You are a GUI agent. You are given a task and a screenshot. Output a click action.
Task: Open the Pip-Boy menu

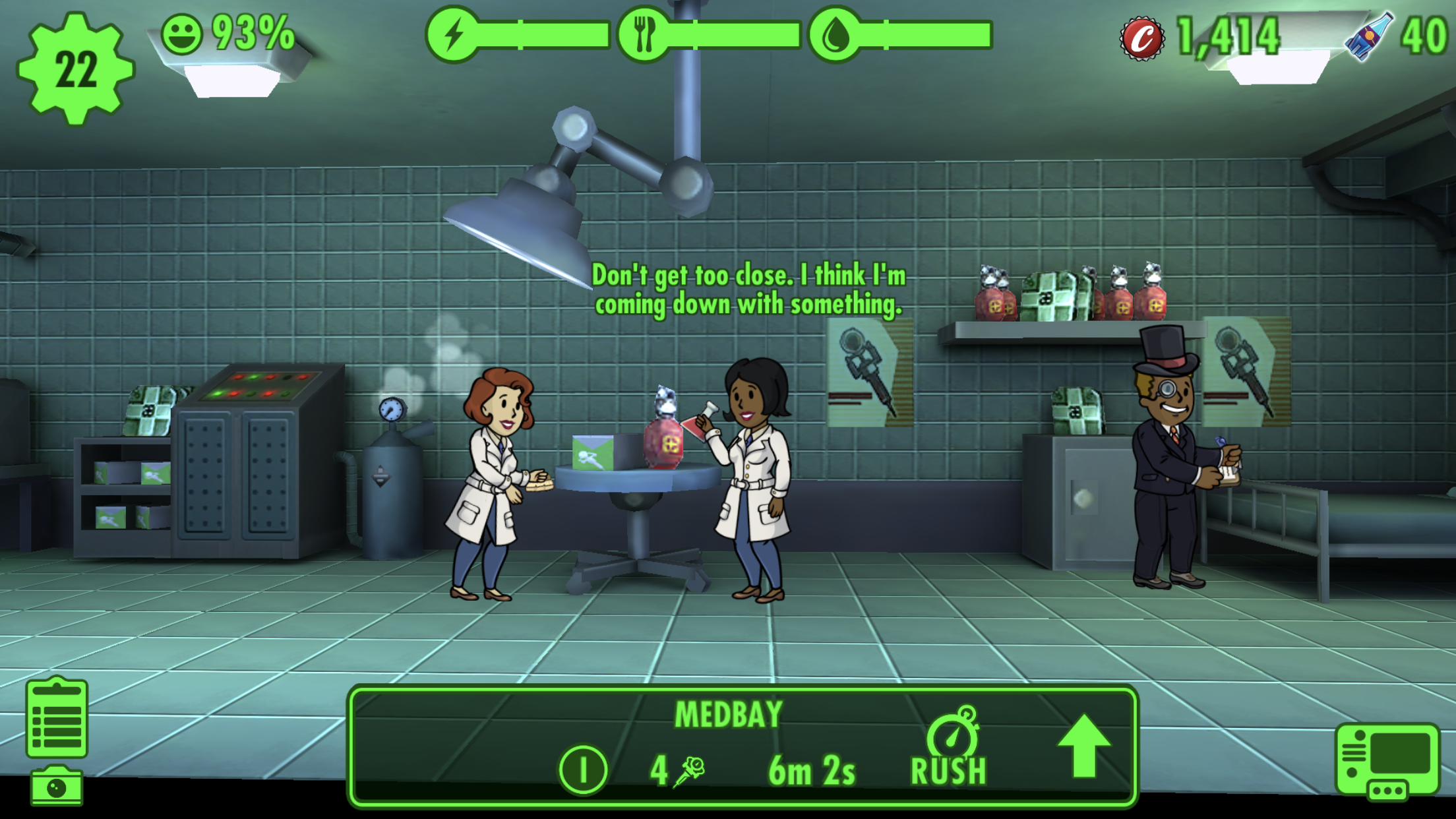1387,761
